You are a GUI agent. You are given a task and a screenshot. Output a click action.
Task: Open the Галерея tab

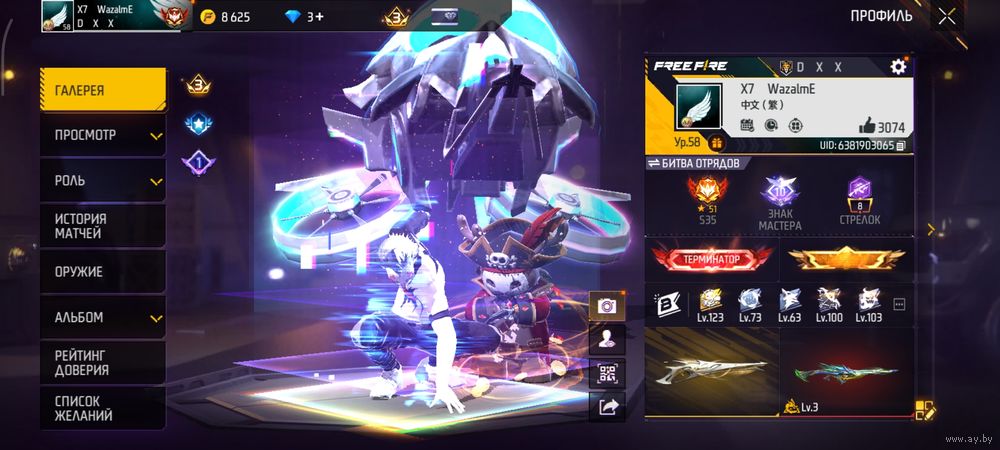(103, 90)
